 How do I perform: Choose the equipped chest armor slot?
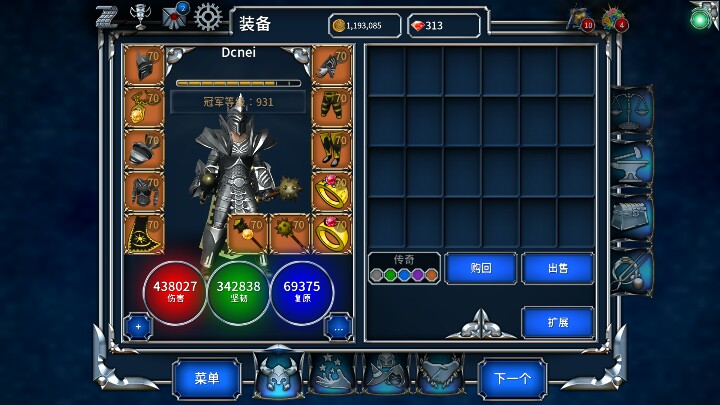point(144,191)
